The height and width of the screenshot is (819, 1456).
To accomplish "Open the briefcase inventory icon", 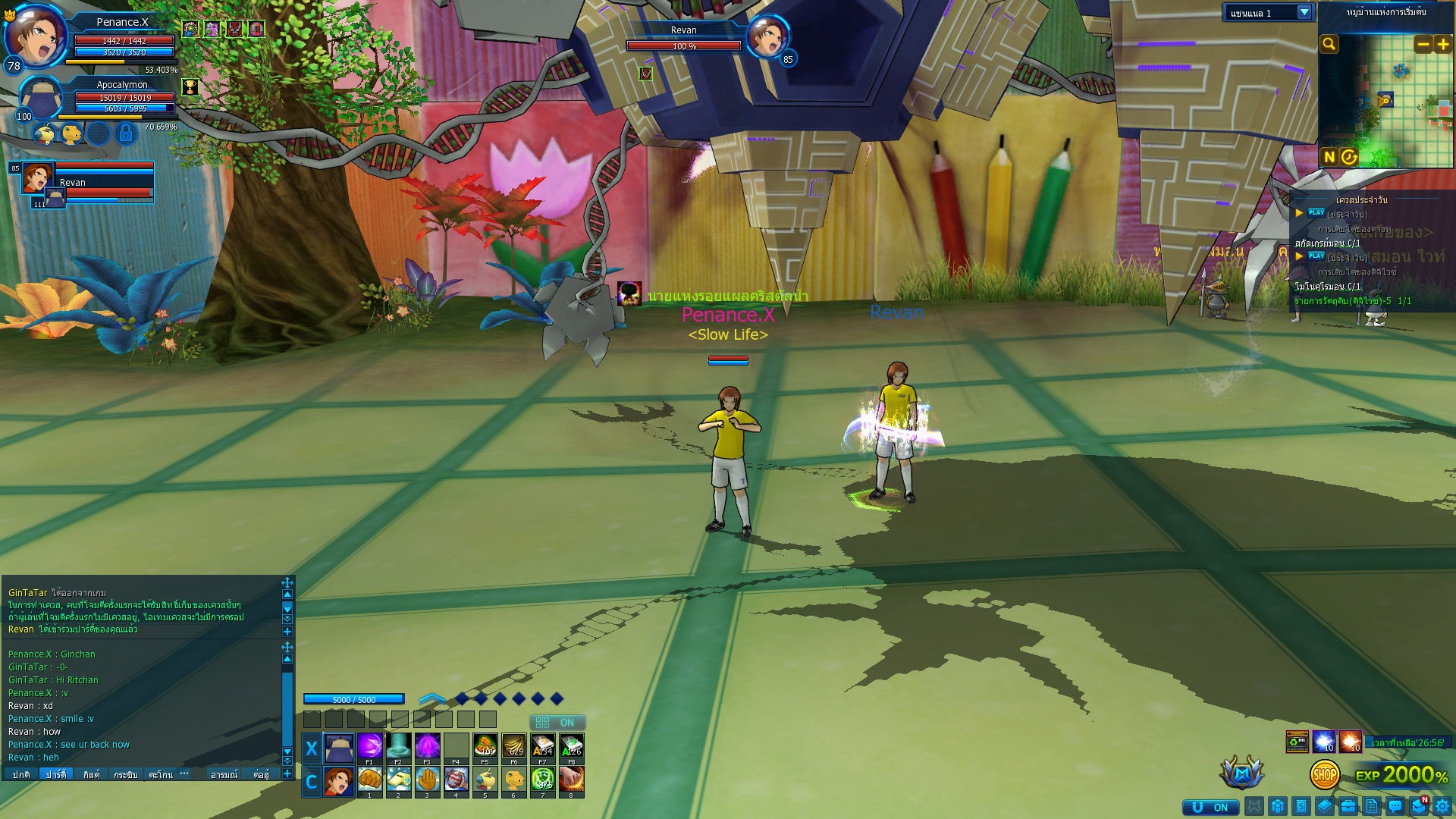I will tap(1348, 807).
